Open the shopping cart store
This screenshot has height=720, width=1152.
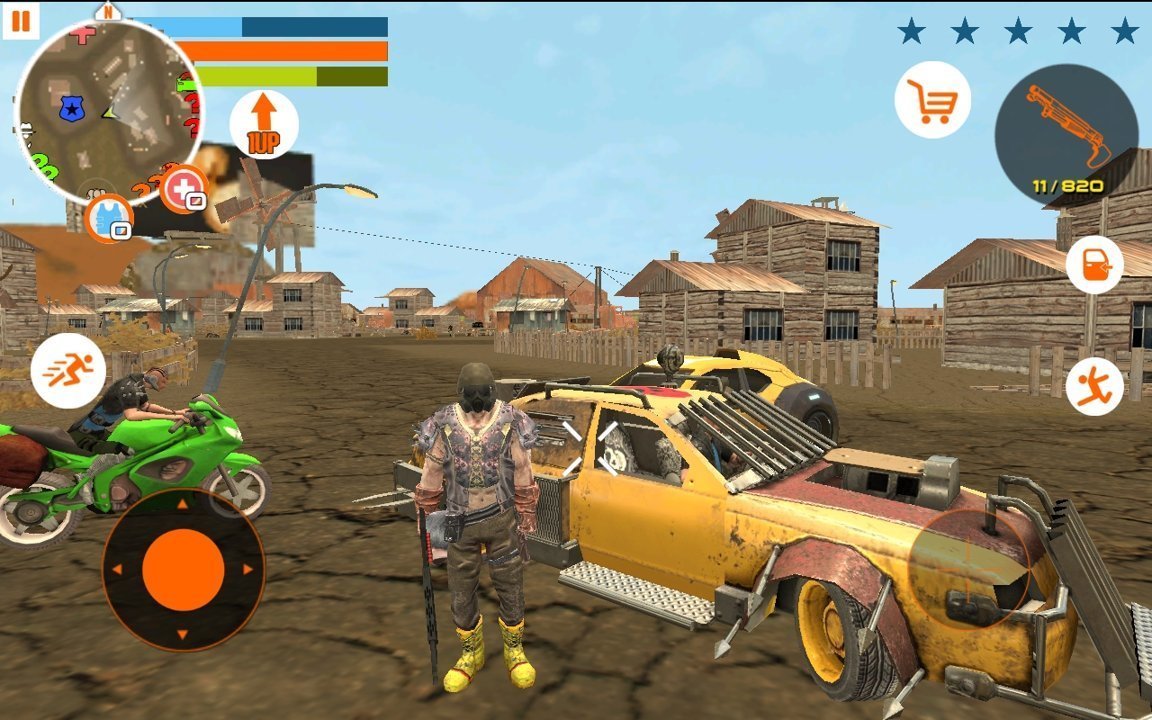tap(932, 100)
